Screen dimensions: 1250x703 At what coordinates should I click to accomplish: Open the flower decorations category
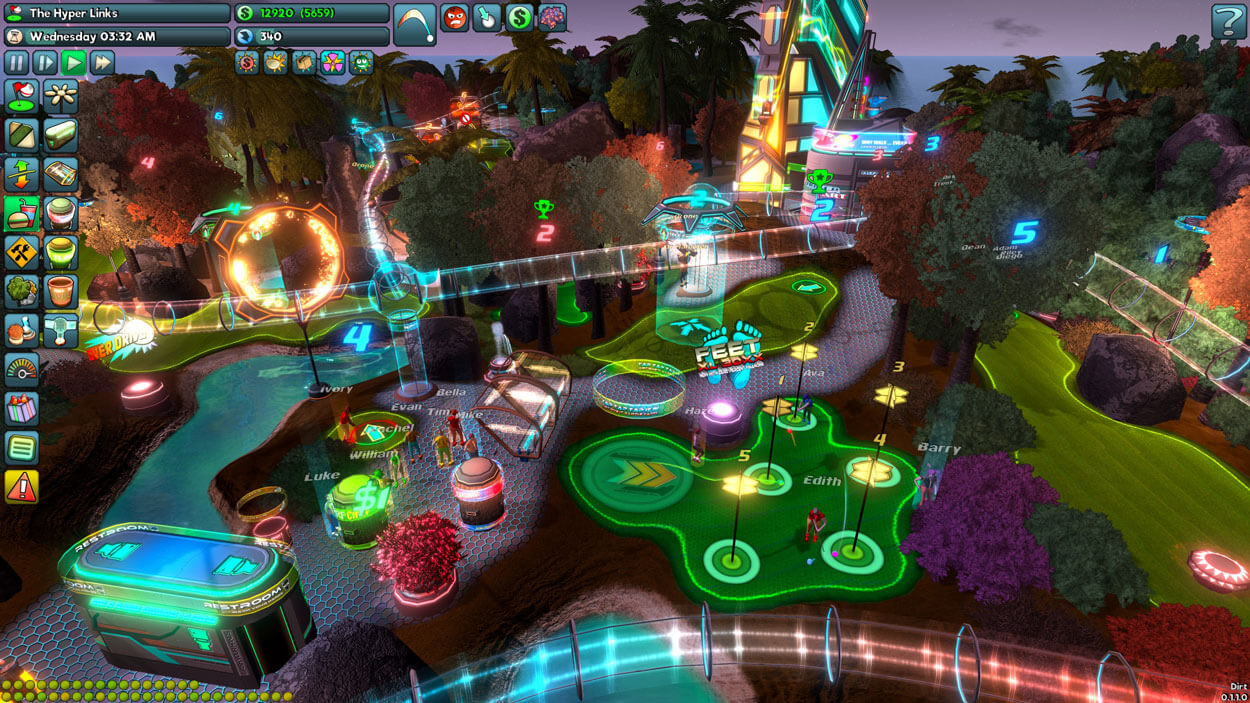click(60, 97)
